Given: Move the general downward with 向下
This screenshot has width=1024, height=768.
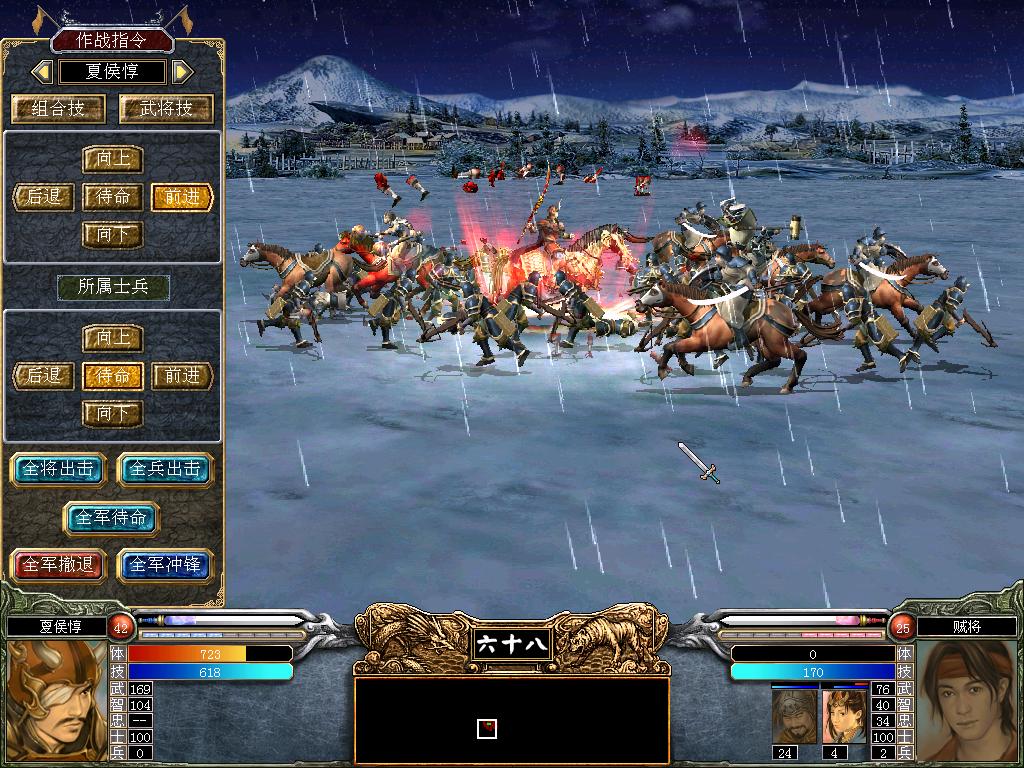Looking at the screenshot, I should tap(113, 235).
